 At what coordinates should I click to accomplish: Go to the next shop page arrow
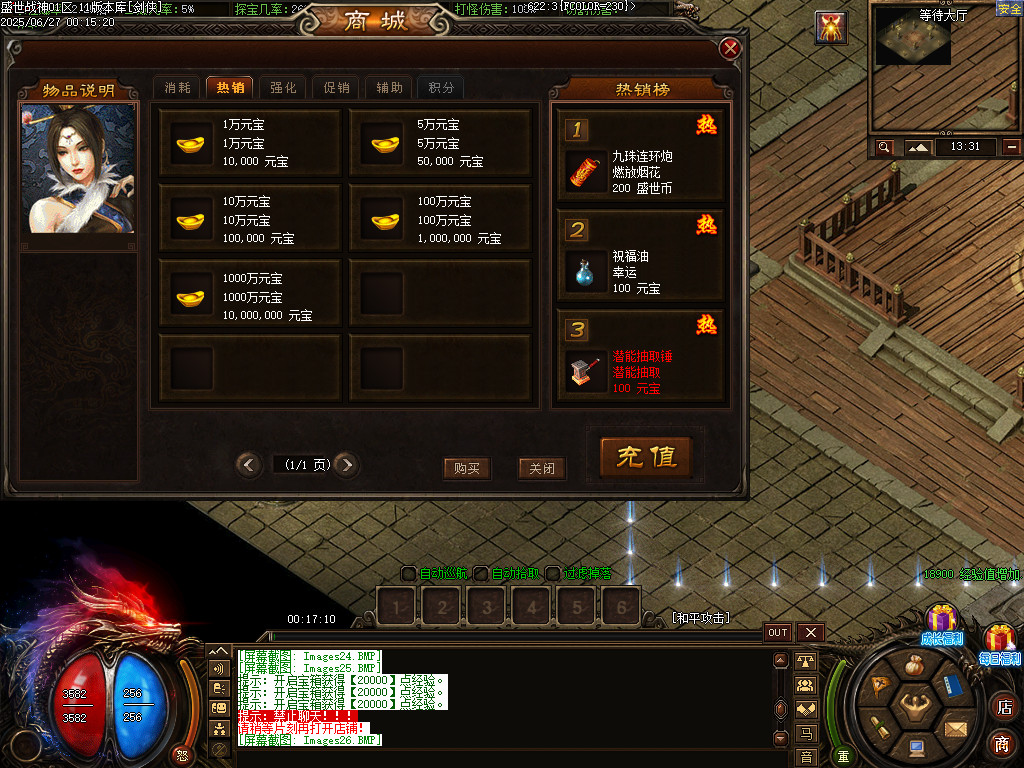[x=346, y=464]
